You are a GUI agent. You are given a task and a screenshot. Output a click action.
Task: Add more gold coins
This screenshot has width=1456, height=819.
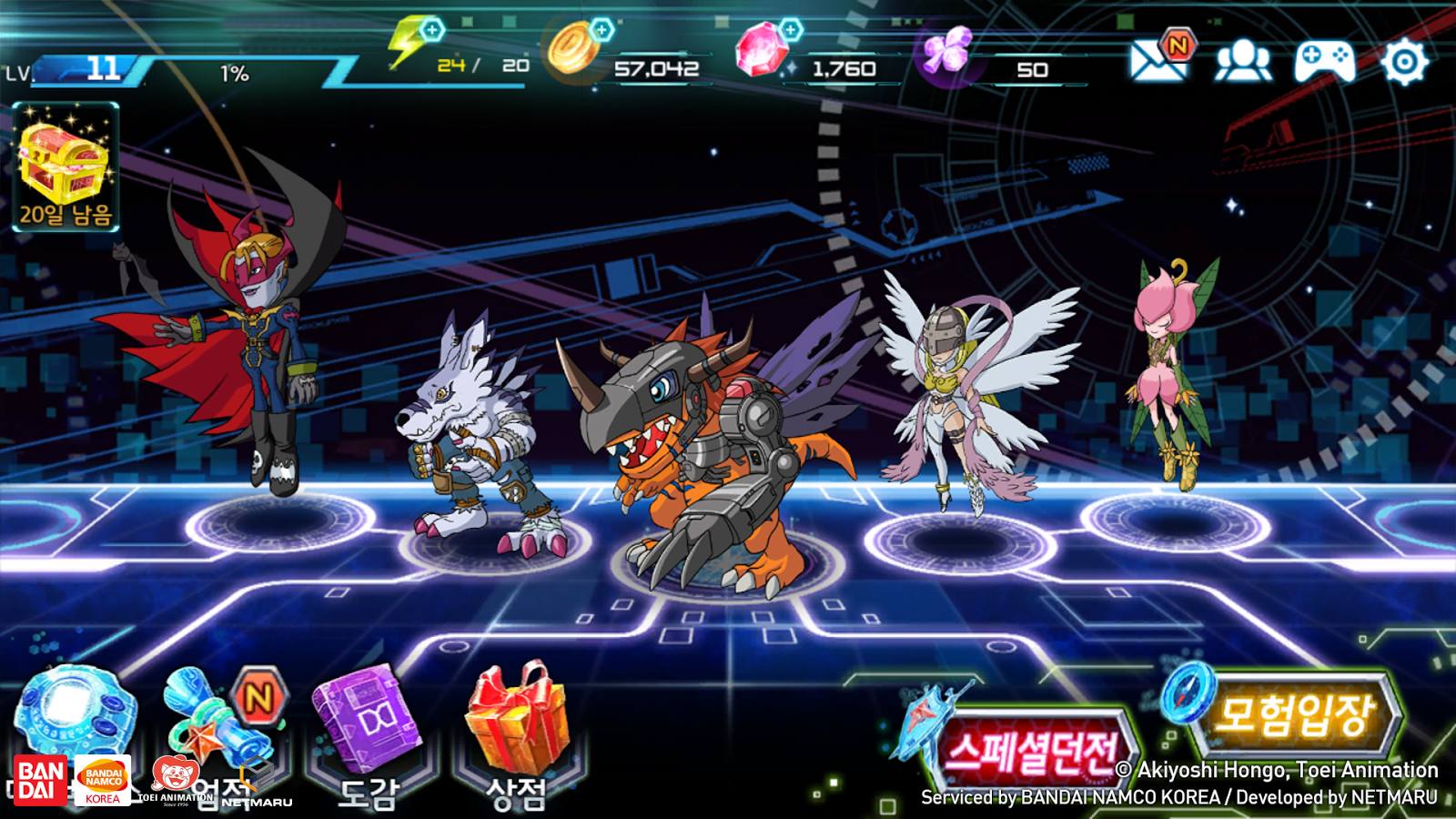602,30
